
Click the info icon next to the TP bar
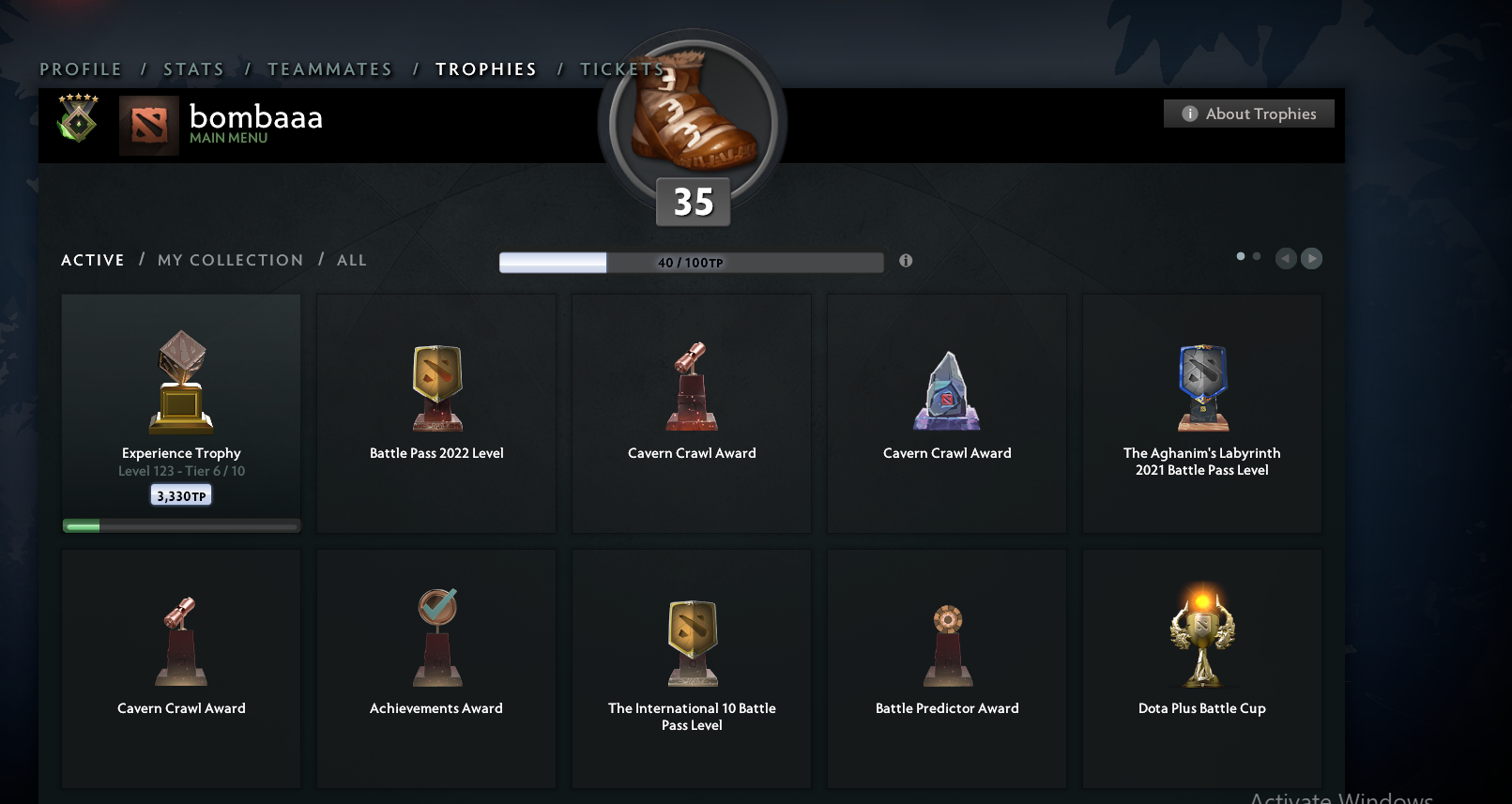tap(906, 261)
